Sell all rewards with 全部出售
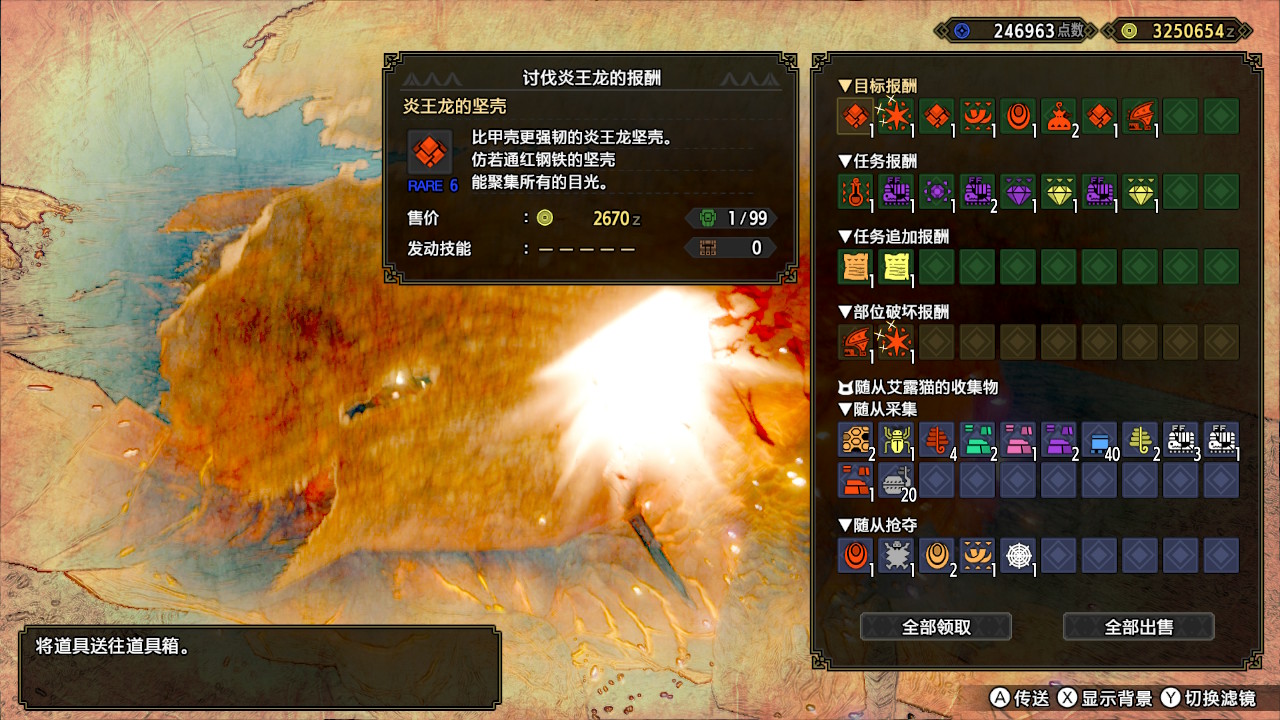Image resolution: width=1280 pixels, height=720 pixels. click(1138, 627)
